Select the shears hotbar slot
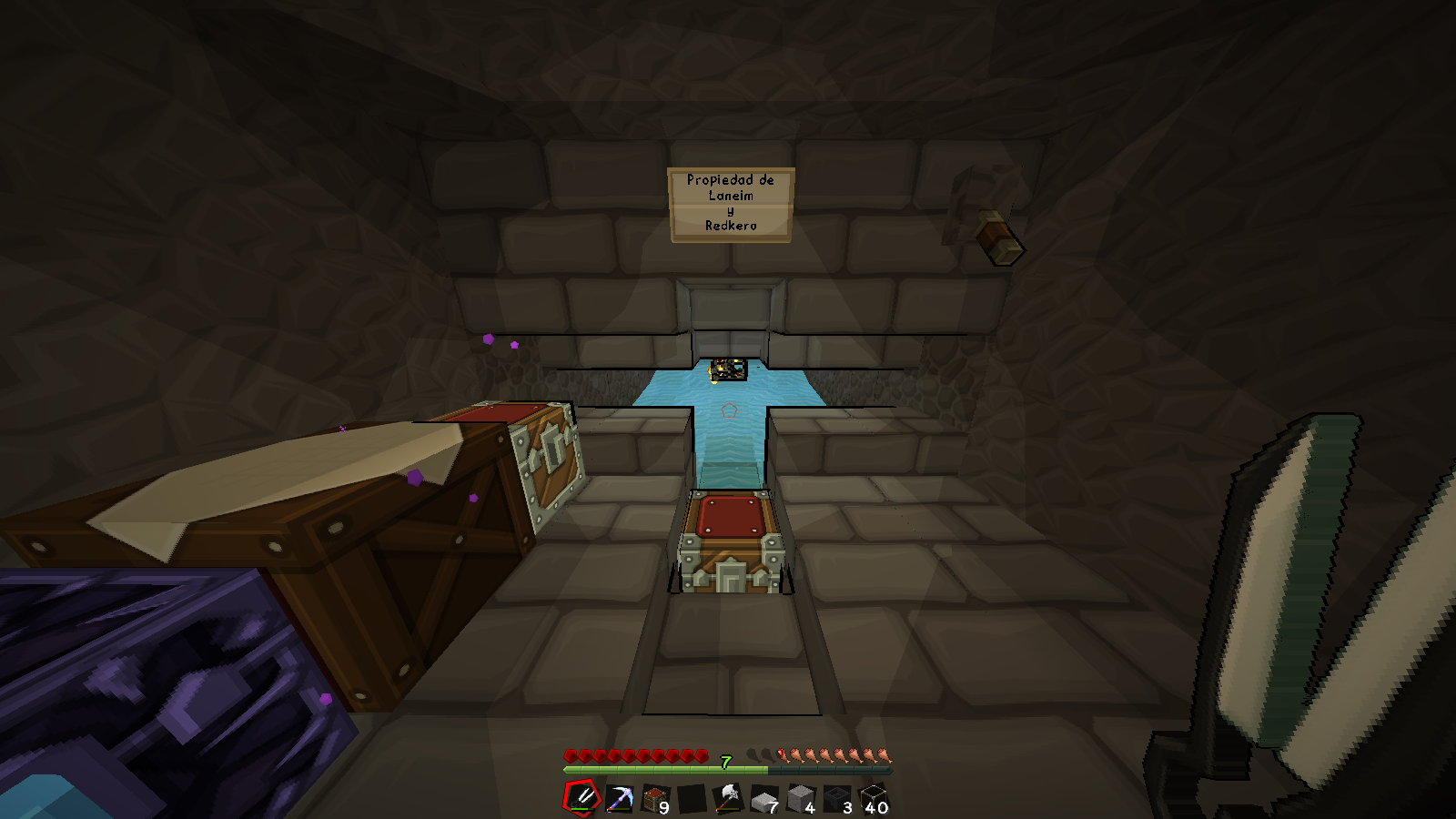The width and height of the screenshot is (1456, 819). (582, 798)
